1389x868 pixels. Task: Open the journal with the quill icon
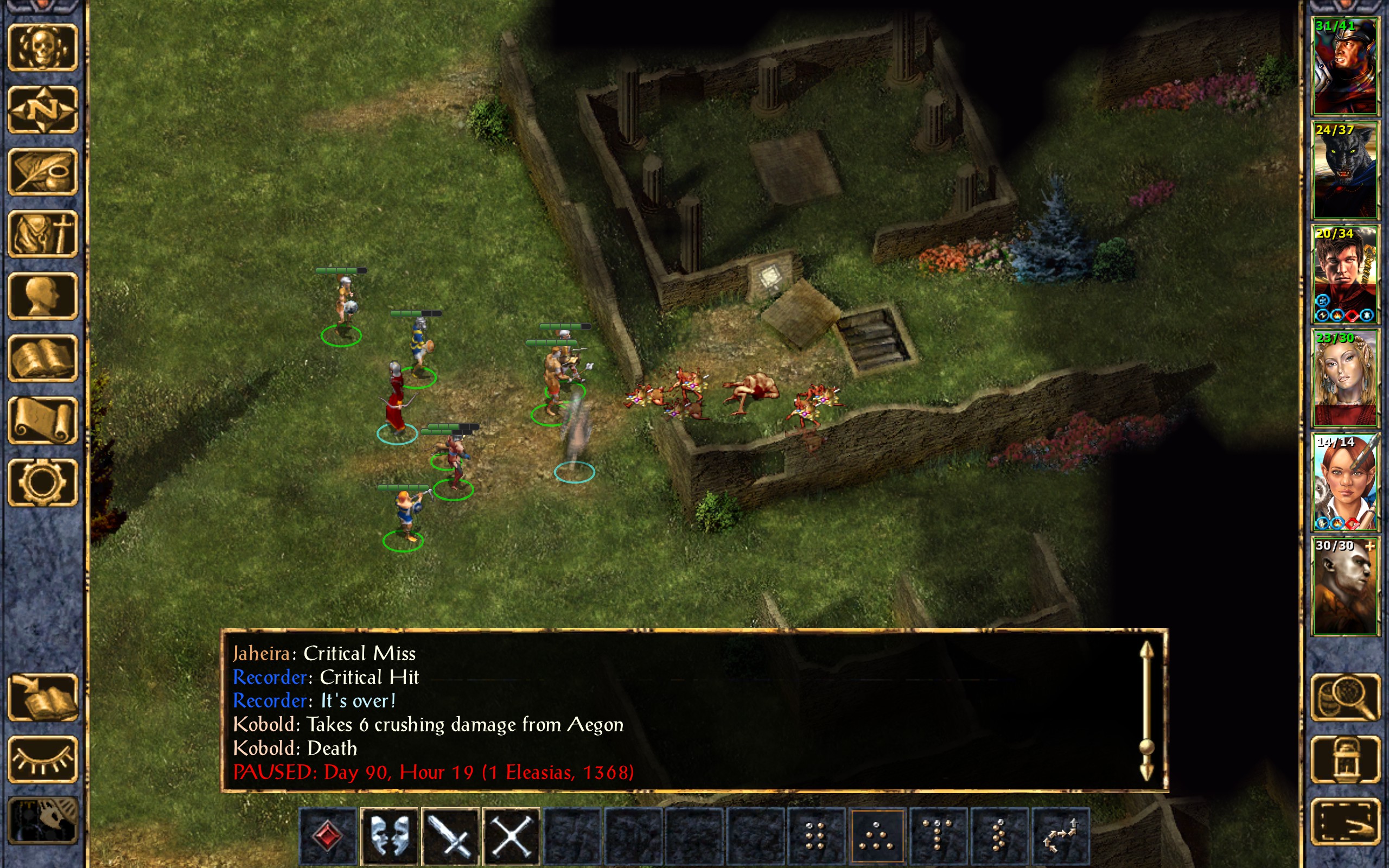[x=42, y=171]
